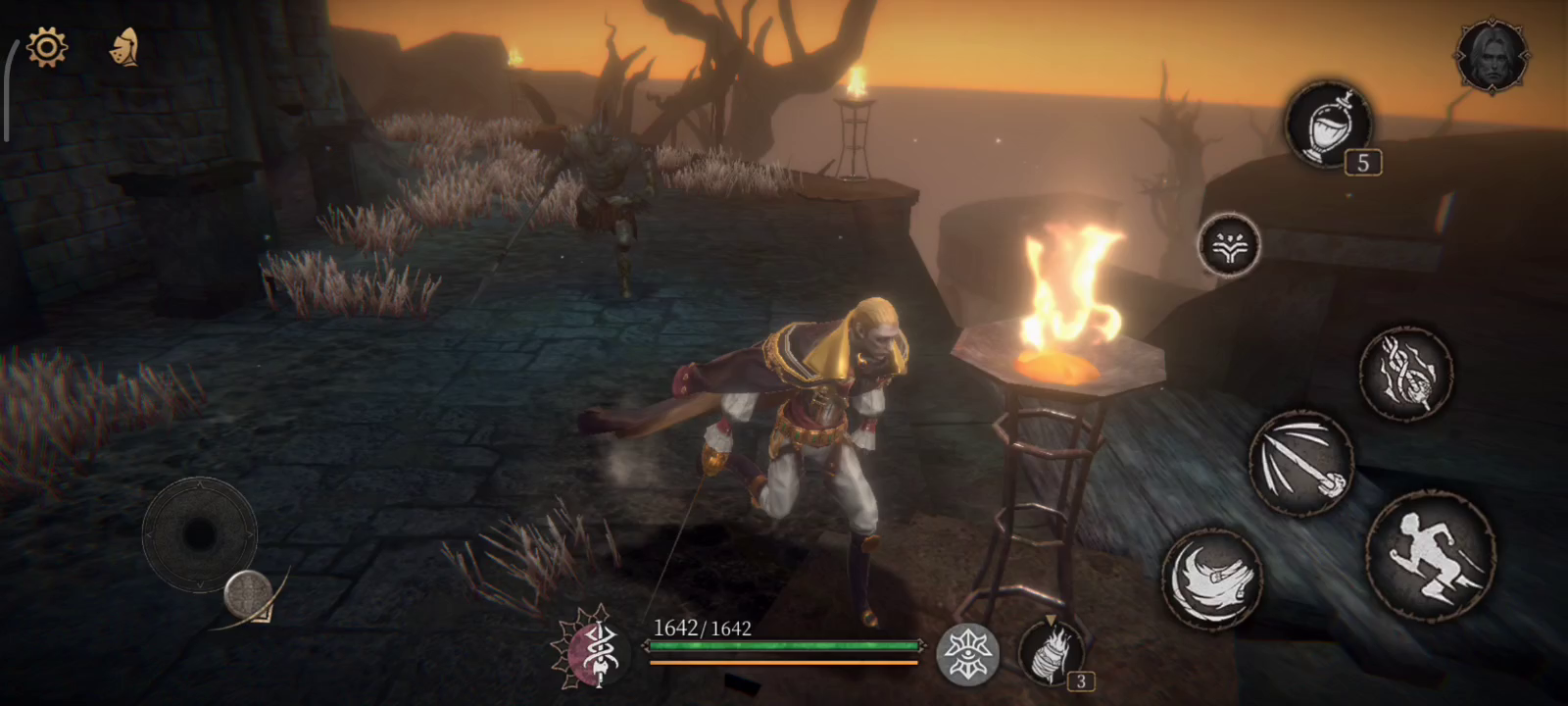1568x706 pixels.
Task: Tap the character portrait icon
Action: pyautogui.click(x=1492, y=56)
